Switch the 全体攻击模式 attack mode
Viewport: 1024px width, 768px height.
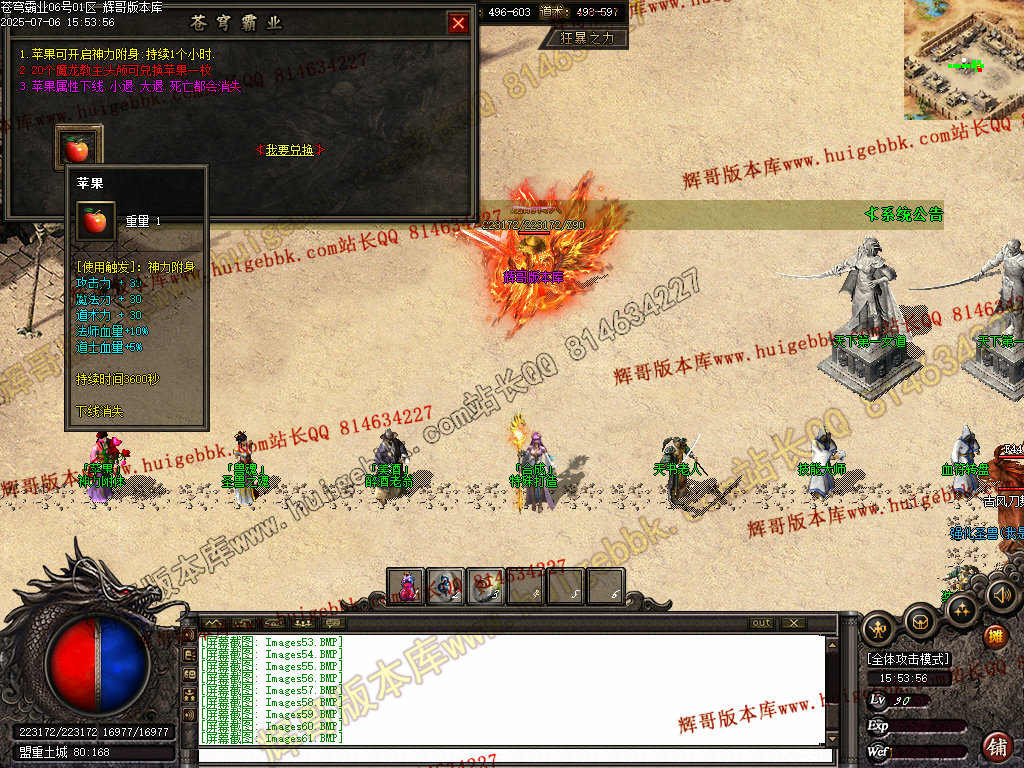[x=908, y=660]
